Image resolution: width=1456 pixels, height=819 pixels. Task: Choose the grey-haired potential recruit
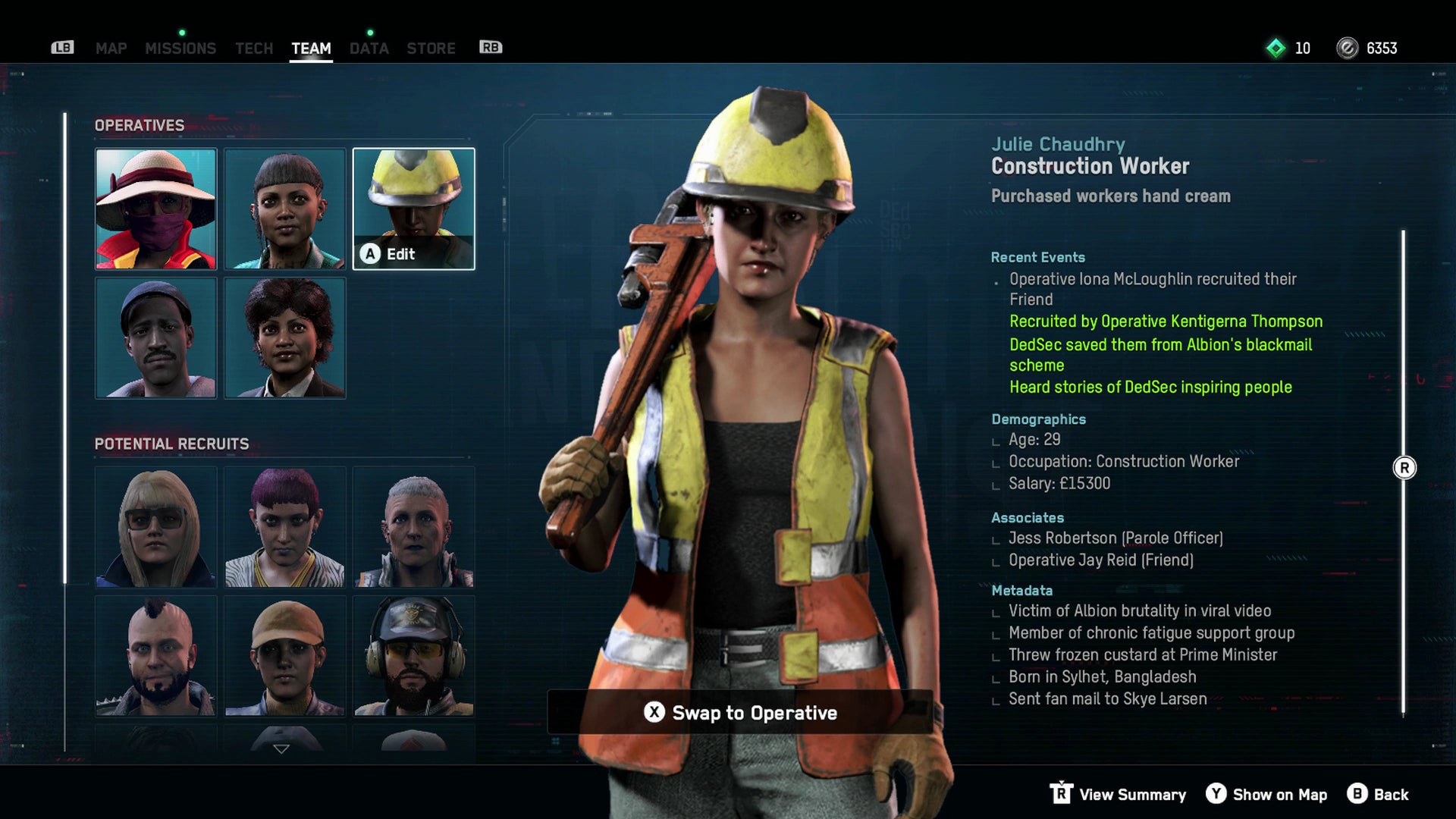click(x=413, y=528)
